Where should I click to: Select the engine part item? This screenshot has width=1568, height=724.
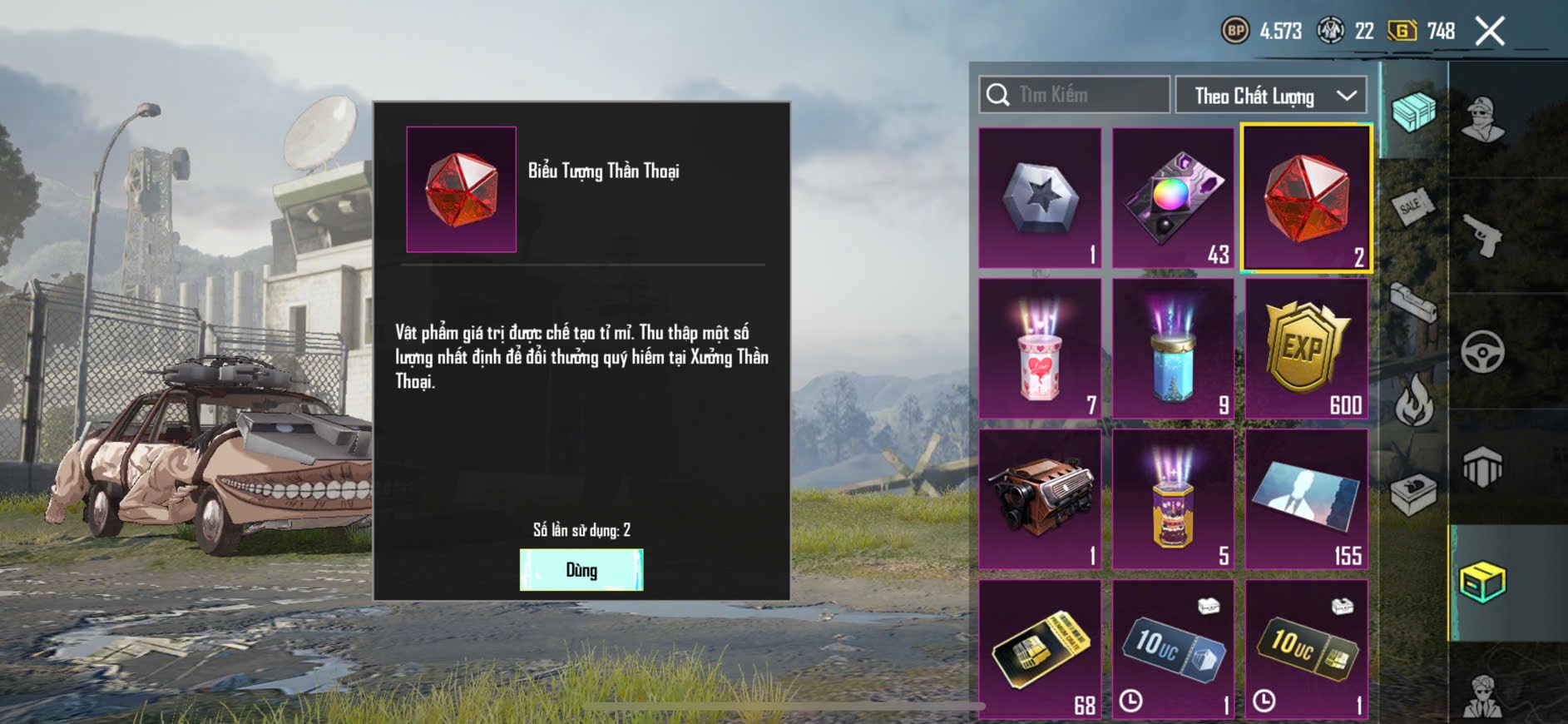click(1040, 499)
